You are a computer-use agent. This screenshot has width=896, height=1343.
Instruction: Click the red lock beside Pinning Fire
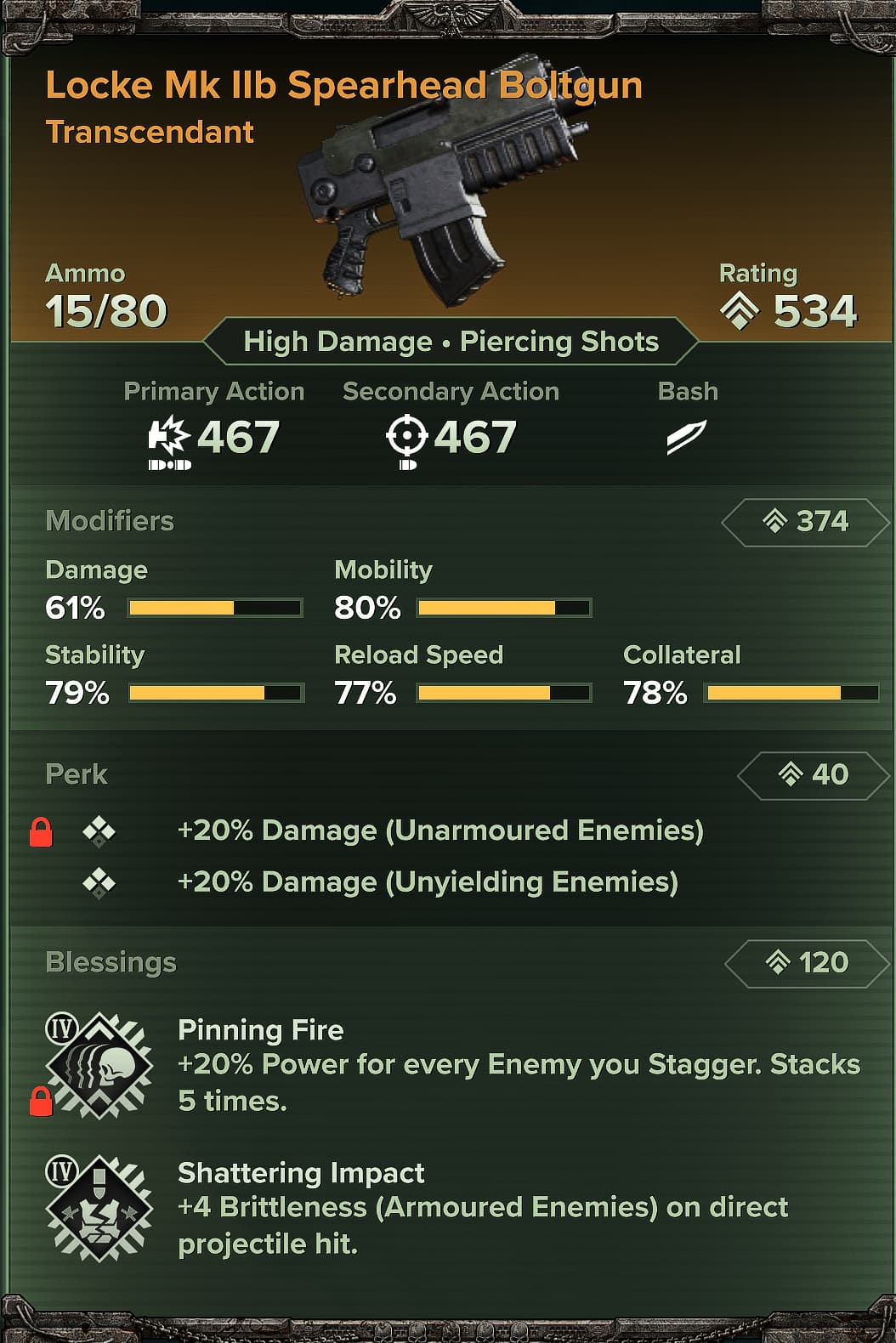coord(41,1102)
